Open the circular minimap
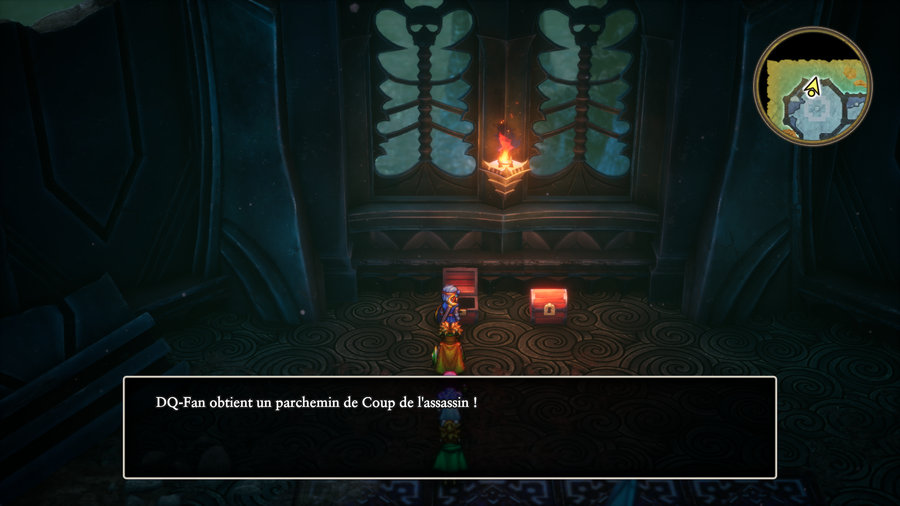The image size is (900, 506). [813, 86]
